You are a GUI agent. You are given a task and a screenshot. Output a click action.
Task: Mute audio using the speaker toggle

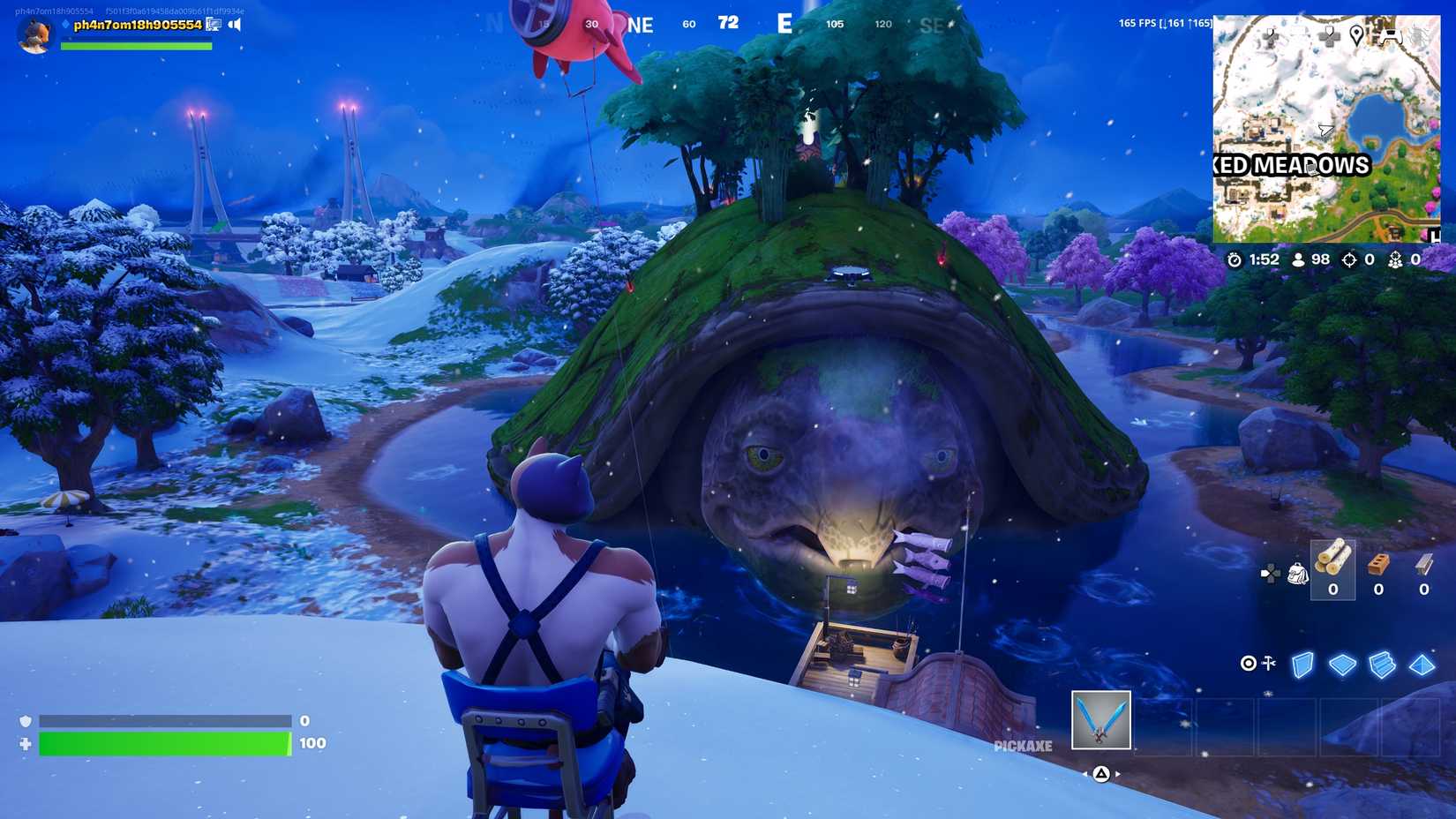[233, 24]
